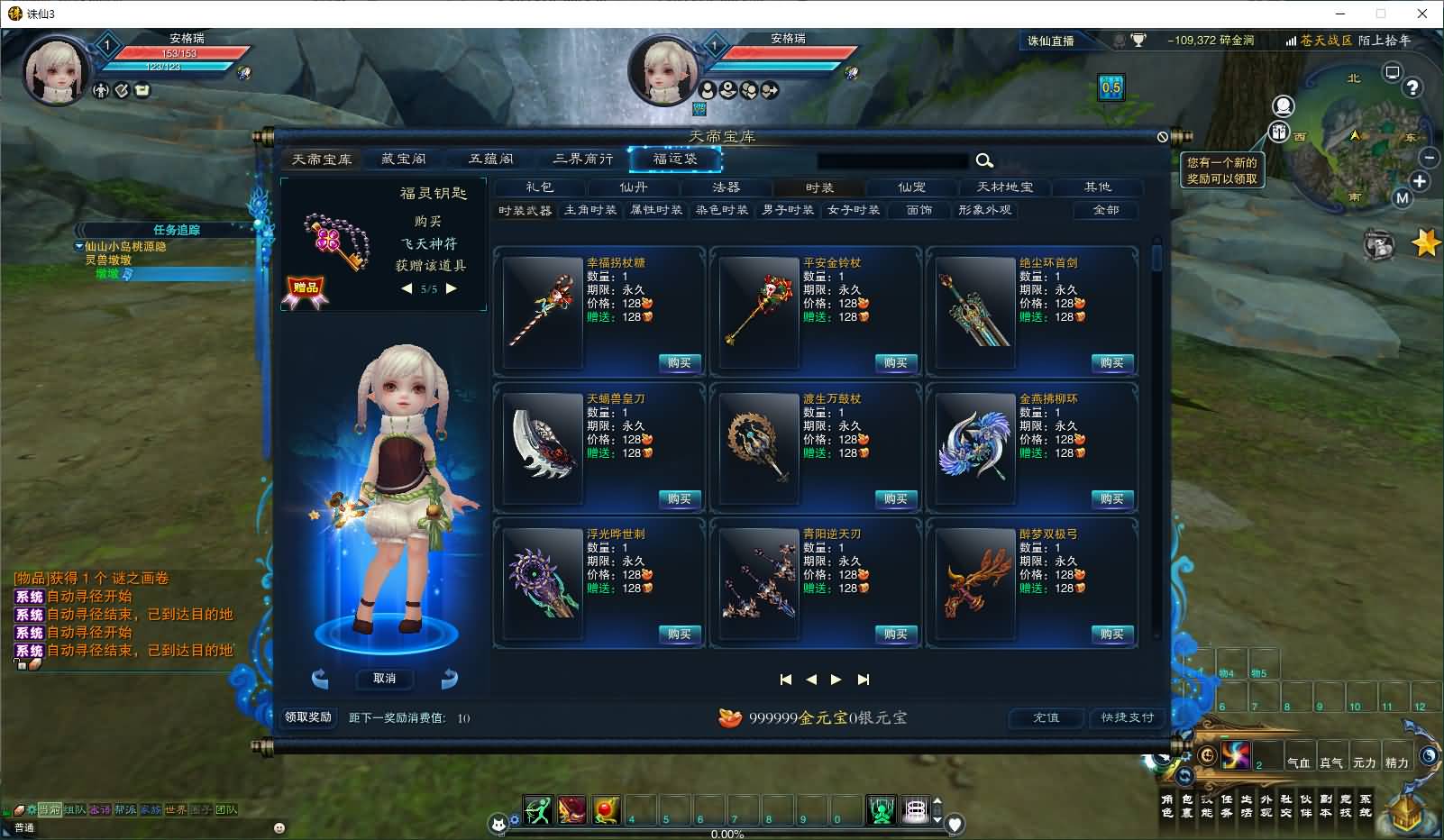
Task: Choose the 礼包 category
Action: tap(539, 187)
